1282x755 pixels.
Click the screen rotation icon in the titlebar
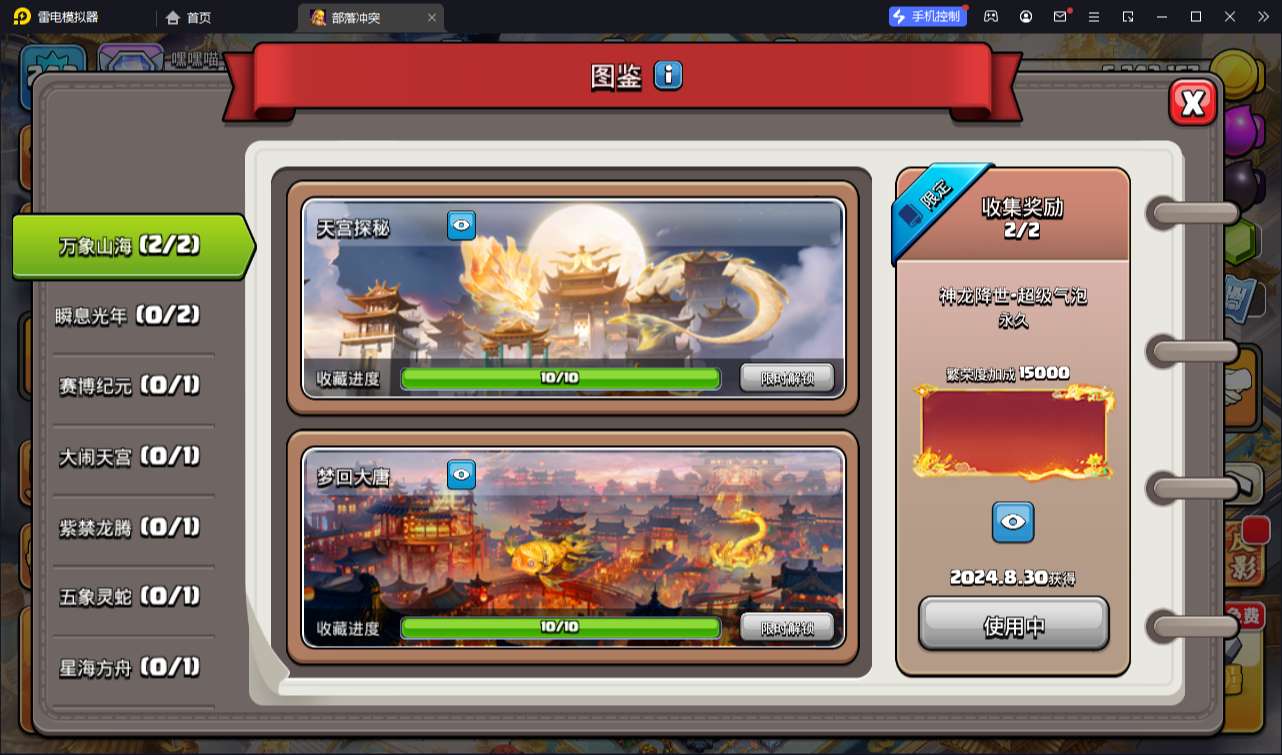pyautogui.click(x=1129, y=16)
